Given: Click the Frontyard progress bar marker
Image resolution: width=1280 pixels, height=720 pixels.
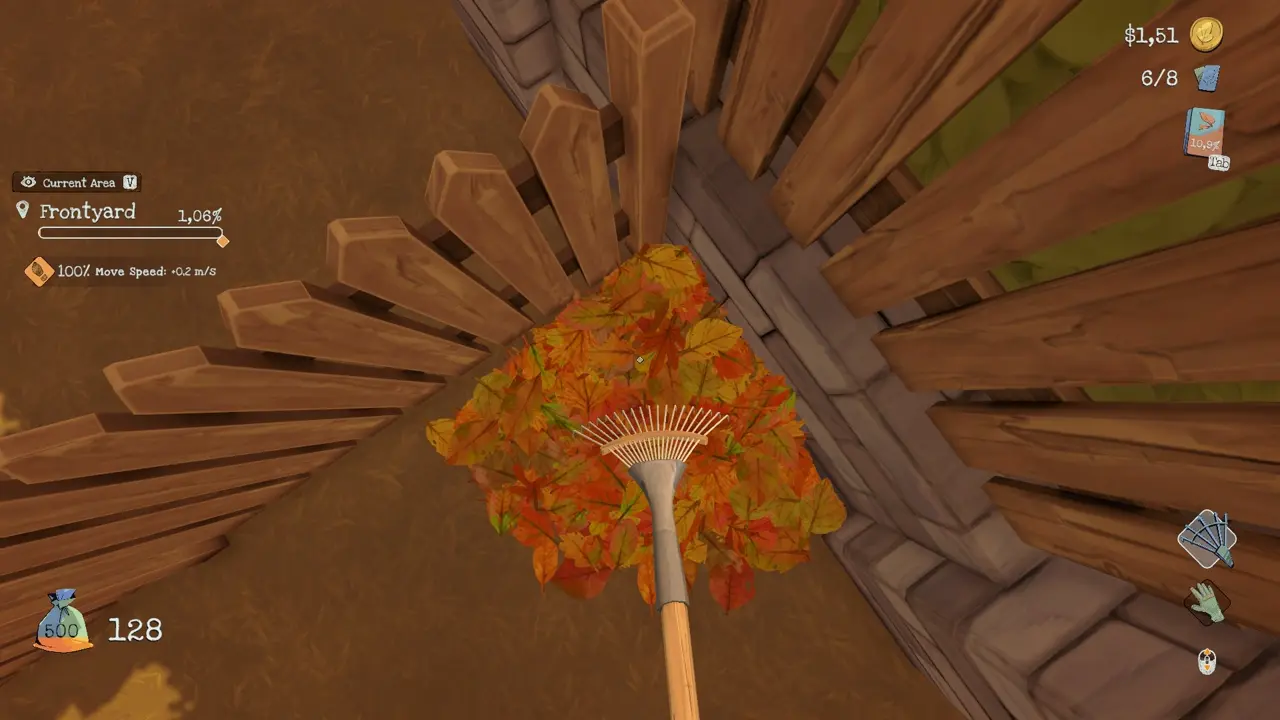Looking at the screenshot, I should click(222, 241).
